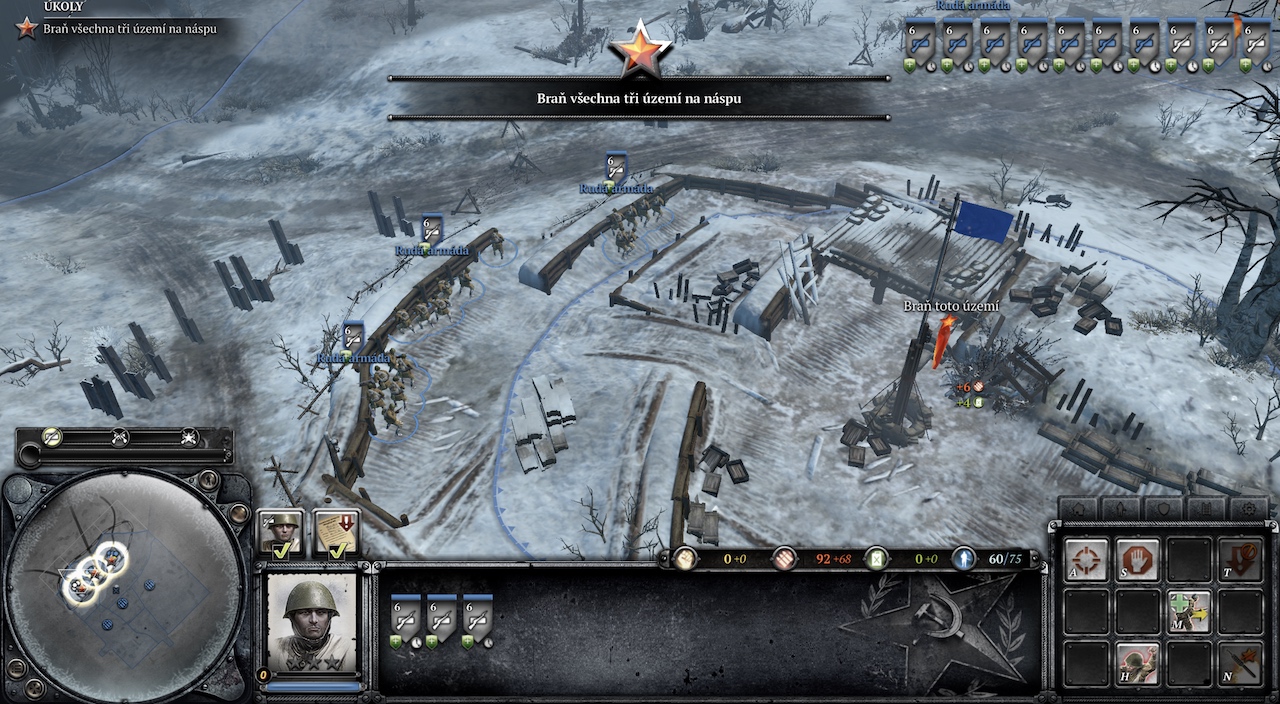Open the commander soldier icon with checkmark

coord(281,534)
